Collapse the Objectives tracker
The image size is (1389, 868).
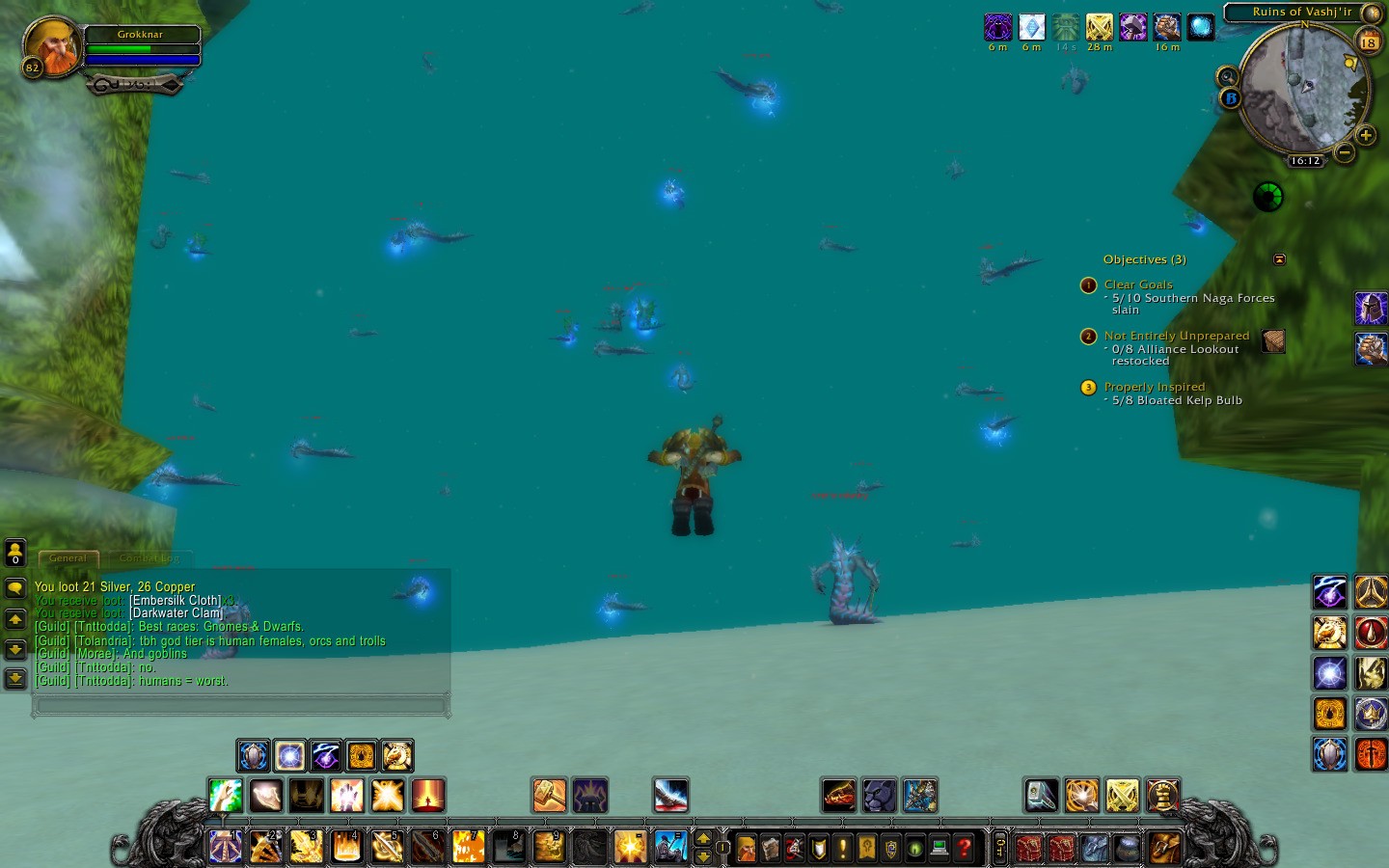point(1279,258)
